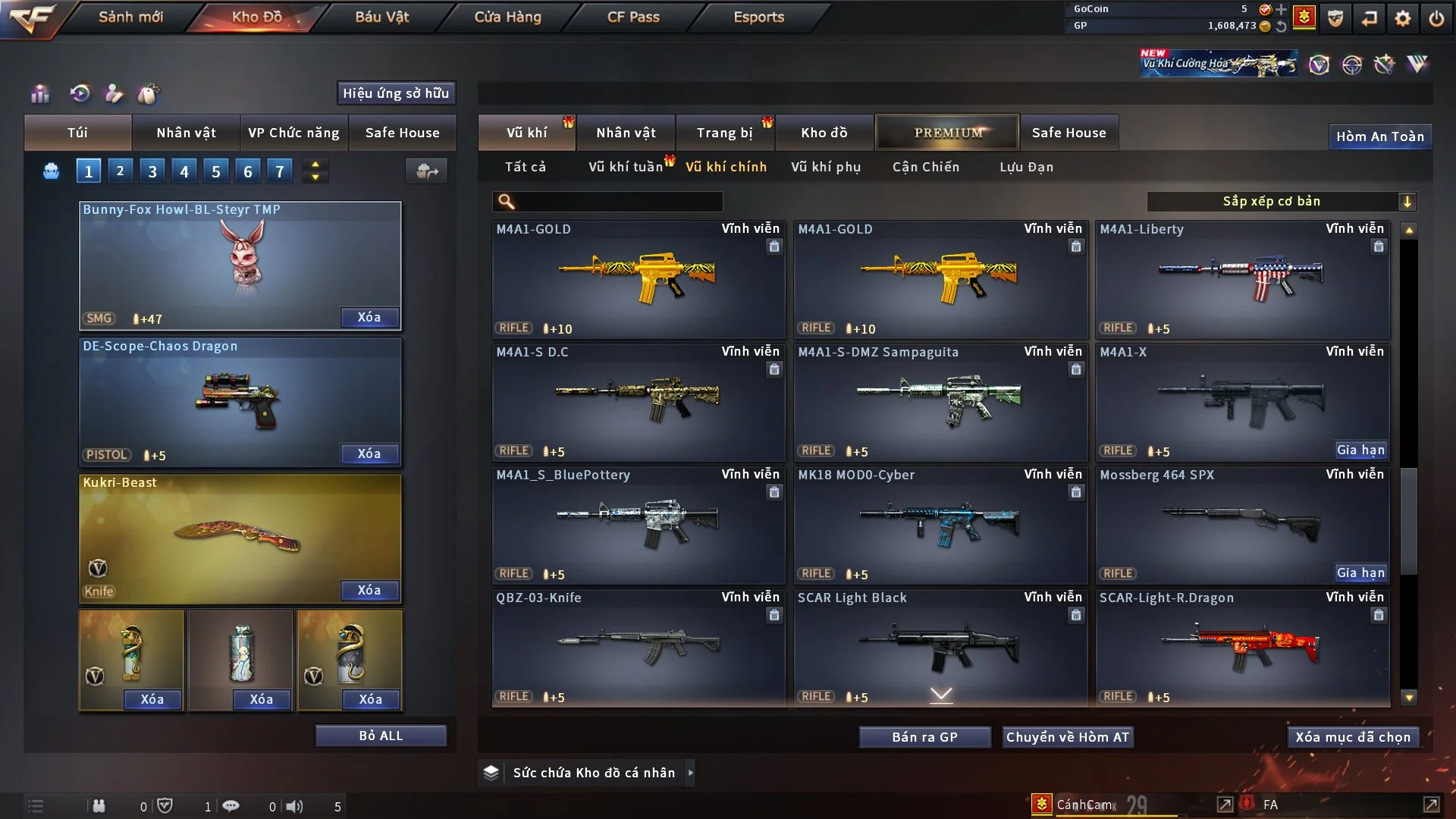1456x819 pixels.
Task: Filter by Vũ khí phụ
Action: (x=826, y=167)
